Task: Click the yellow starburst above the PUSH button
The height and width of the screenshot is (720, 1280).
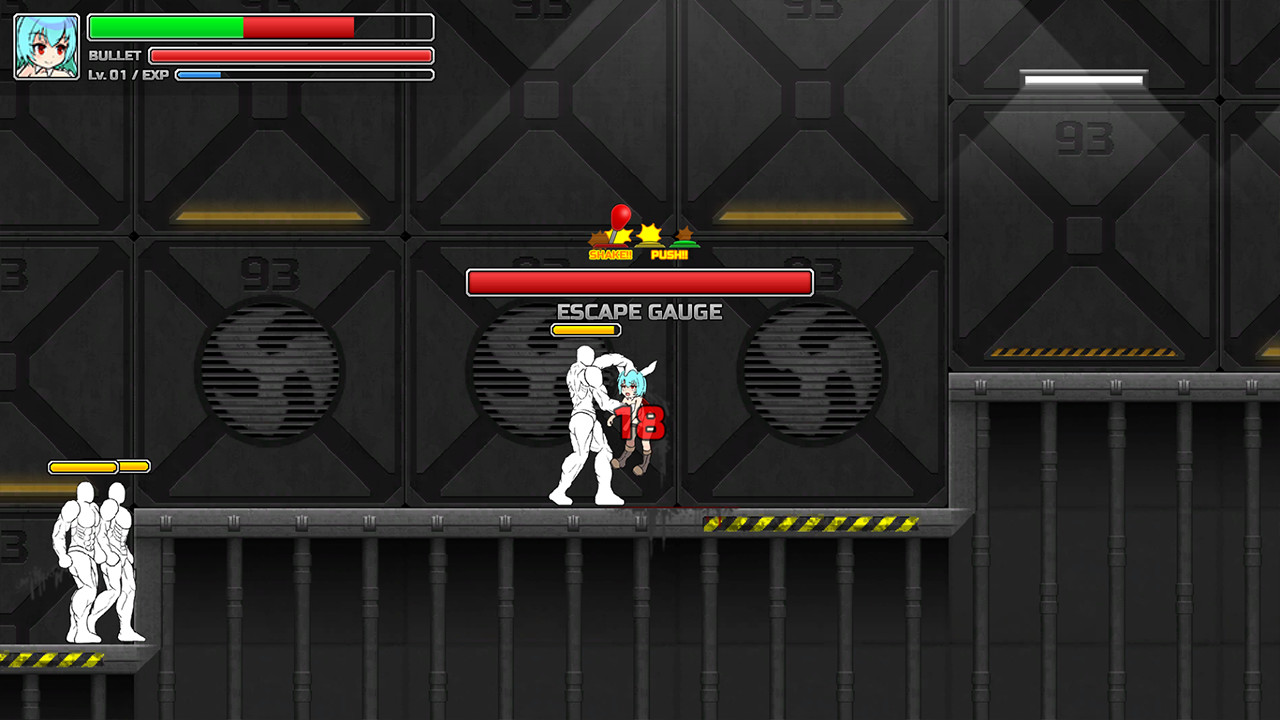Action: (651, 231)
